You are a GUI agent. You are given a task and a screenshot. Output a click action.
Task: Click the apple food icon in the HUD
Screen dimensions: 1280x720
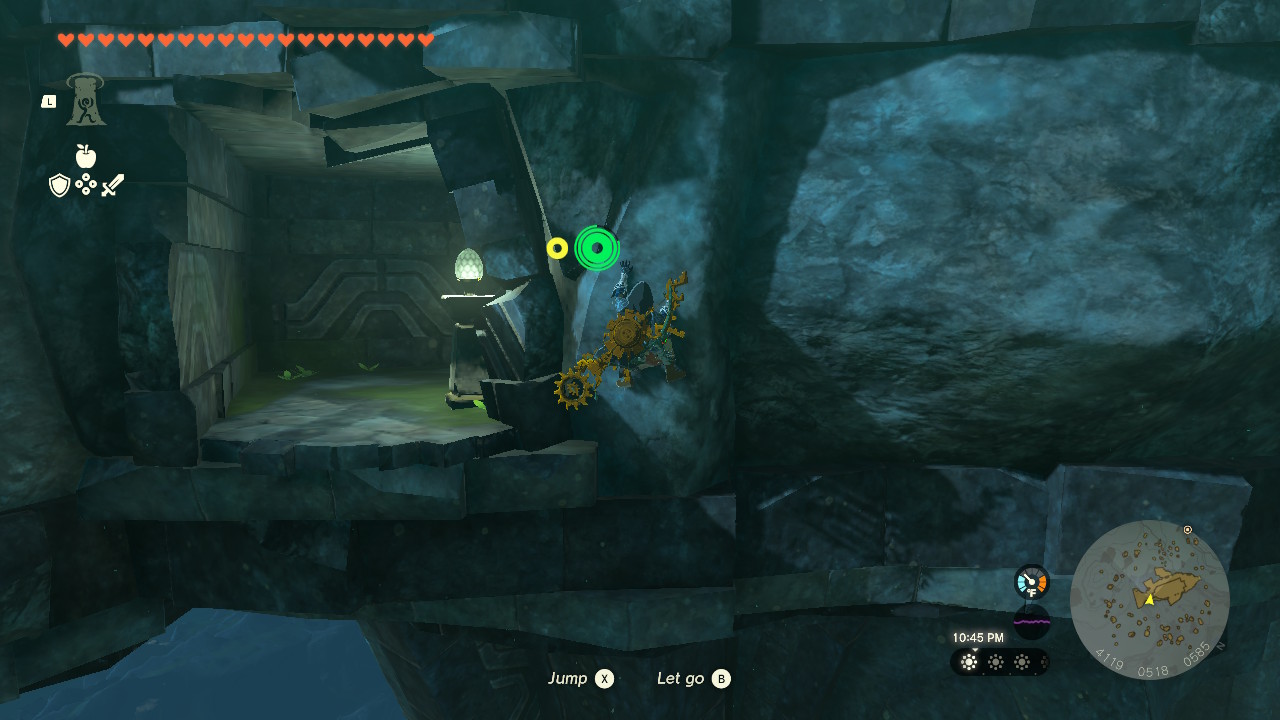click(85, 158)
